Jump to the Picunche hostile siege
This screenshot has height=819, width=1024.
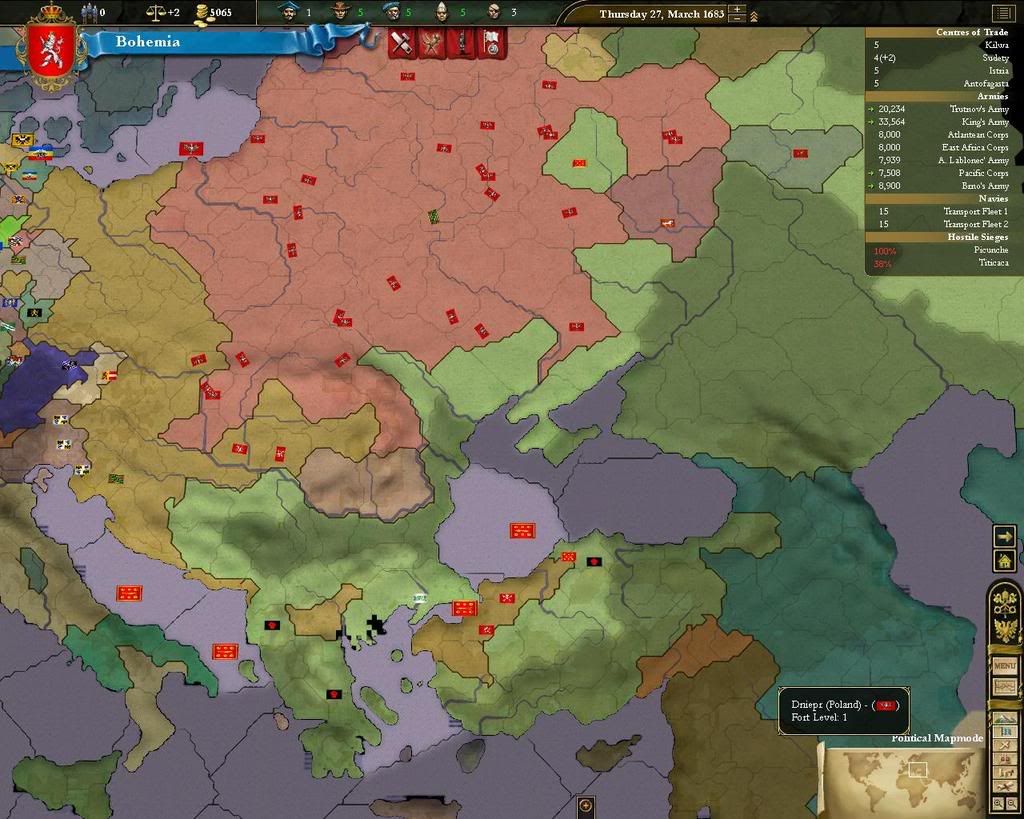click(x=991, y=250)
